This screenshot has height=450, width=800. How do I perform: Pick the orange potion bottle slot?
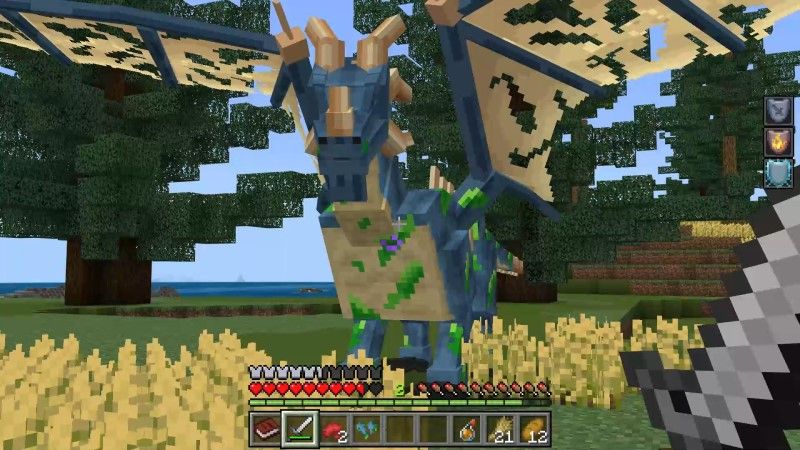coord(467,429)
